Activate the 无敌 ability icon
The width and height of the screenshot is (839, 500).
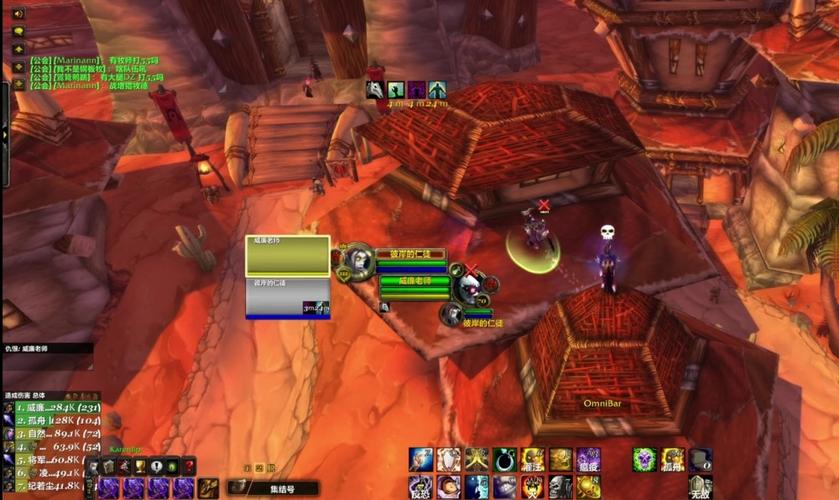click(700, 487)
